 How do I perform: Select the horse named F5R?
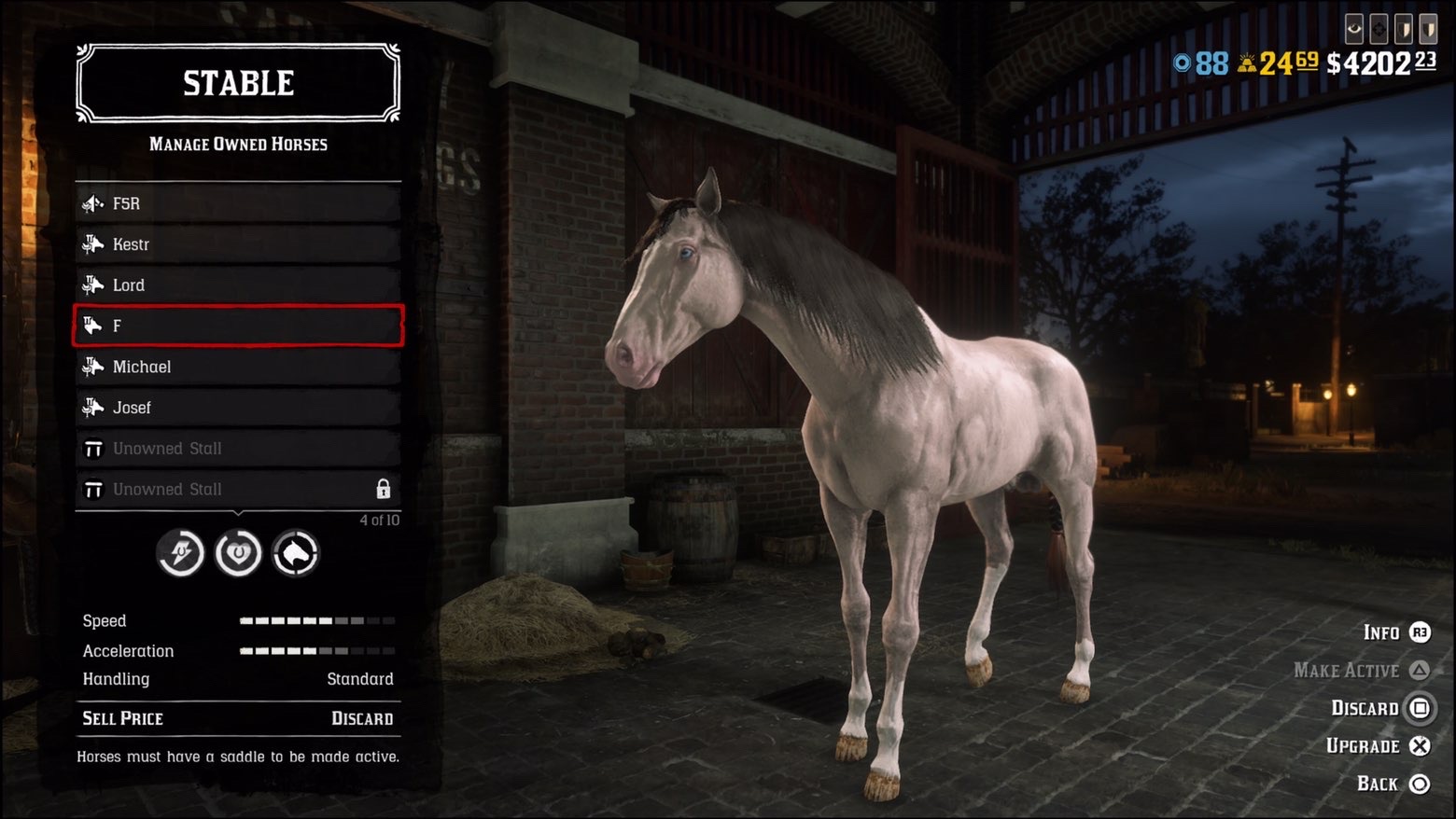238,203
